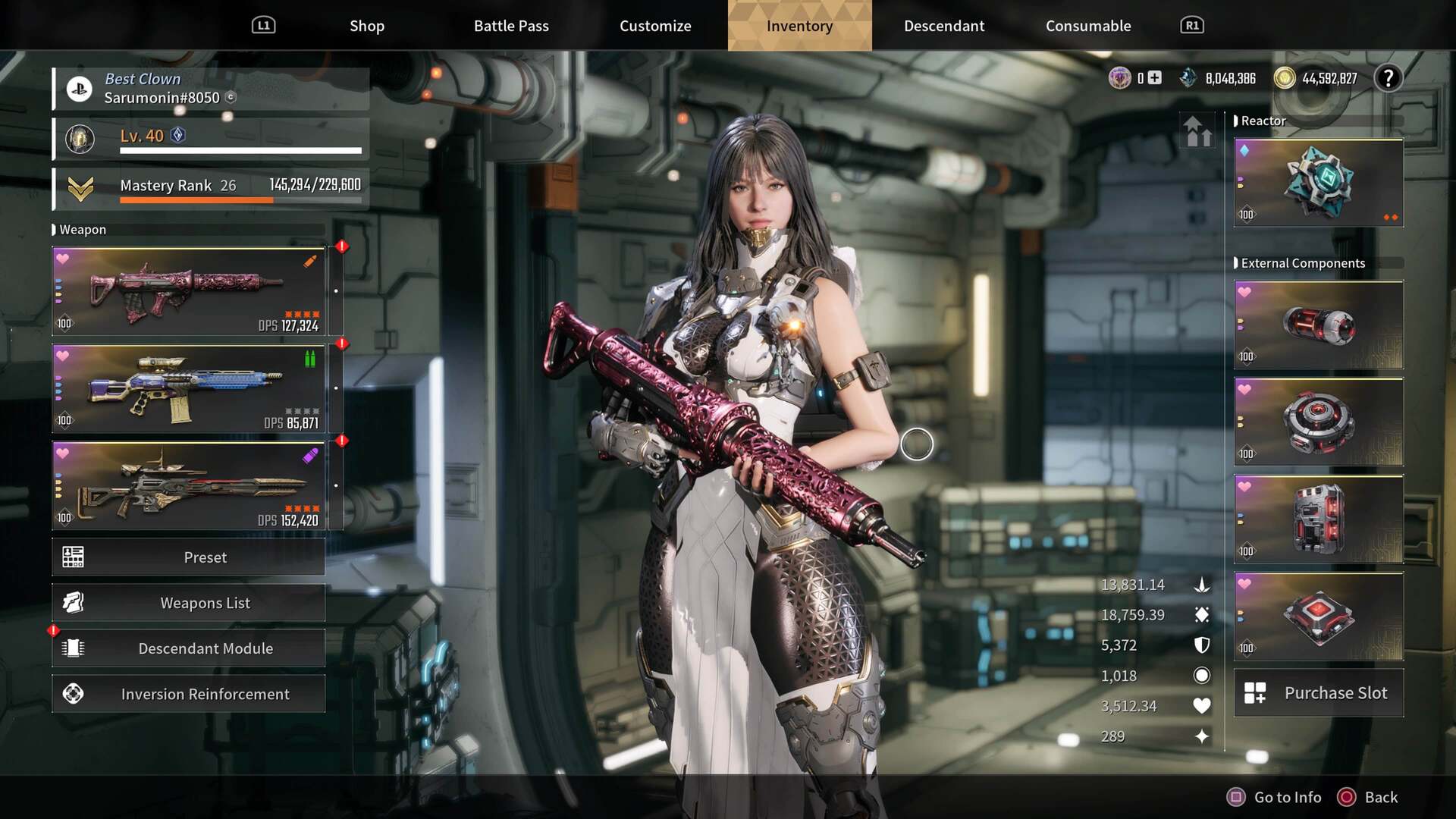Open the Weapons List

point(189,603)
